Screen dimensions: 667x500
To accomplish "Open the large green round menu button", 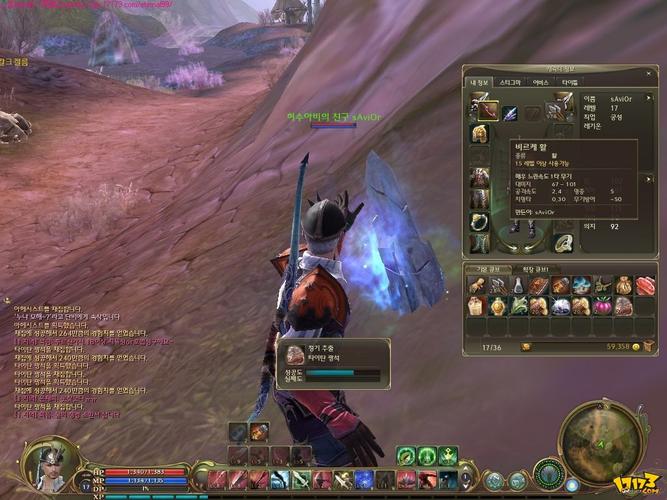I will pyautogui.click(x=548, y=472).
